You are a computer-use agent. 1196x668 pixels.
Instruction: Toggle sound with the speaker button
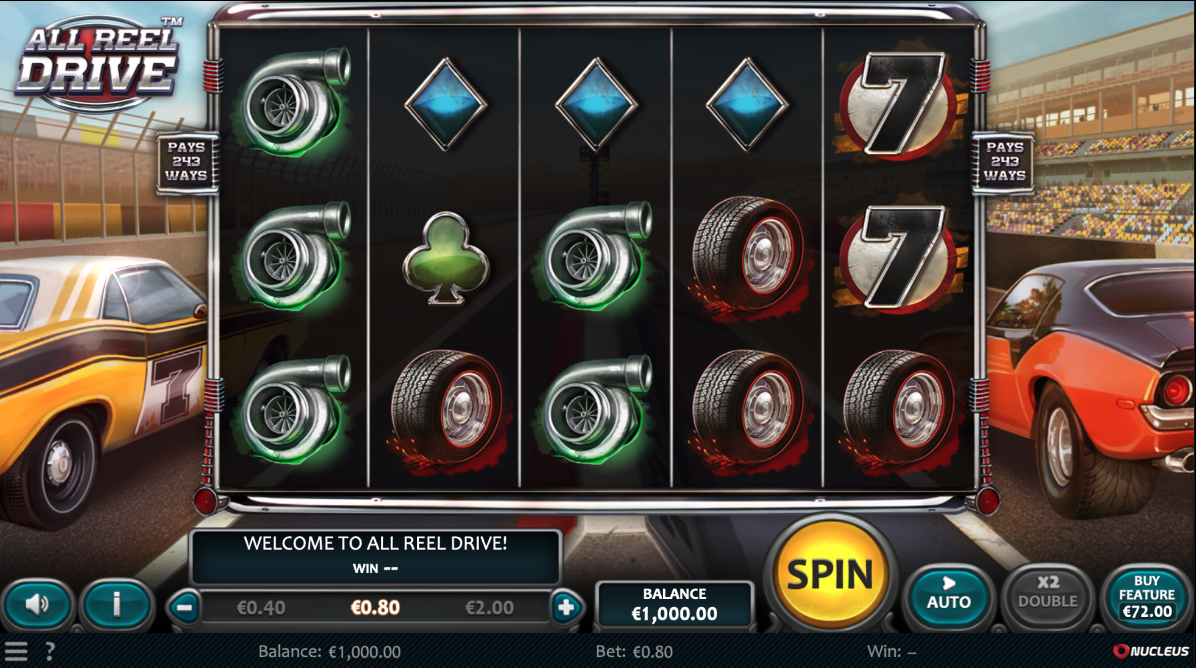(37, 604)
